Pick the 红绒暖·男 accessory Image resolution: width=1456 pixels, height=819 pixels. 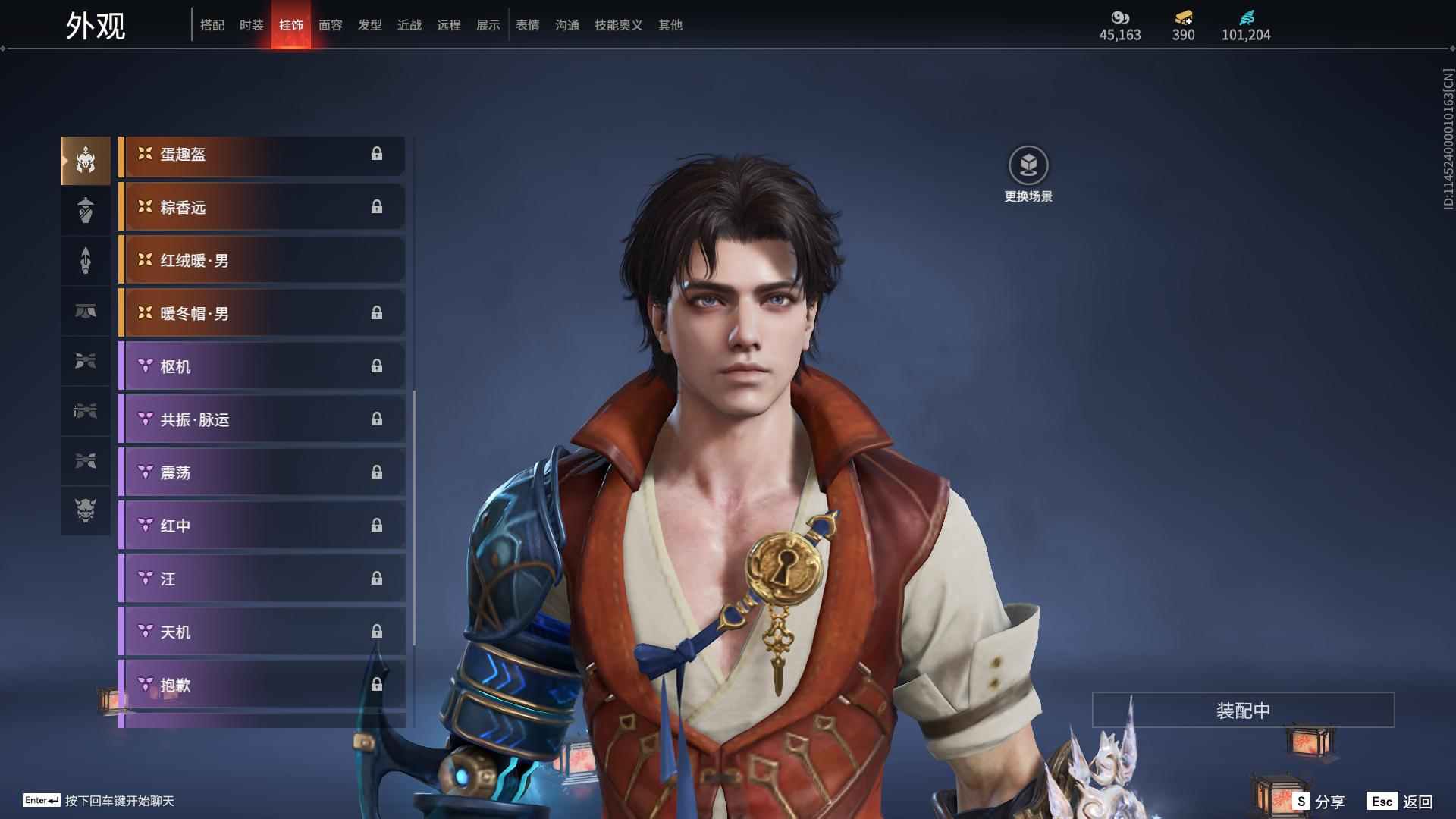point(262,261)
